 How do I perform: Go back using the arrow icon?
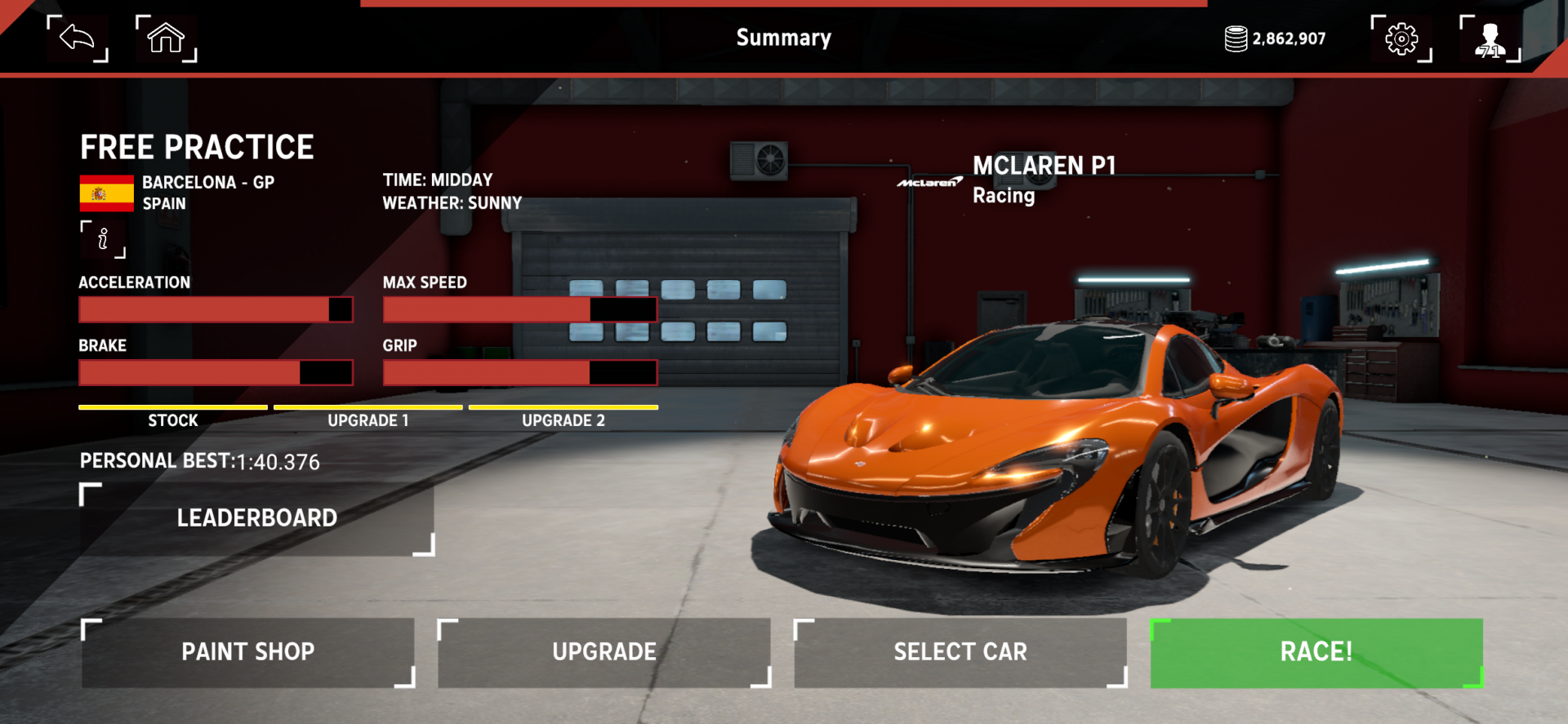(x=78, y=38)
